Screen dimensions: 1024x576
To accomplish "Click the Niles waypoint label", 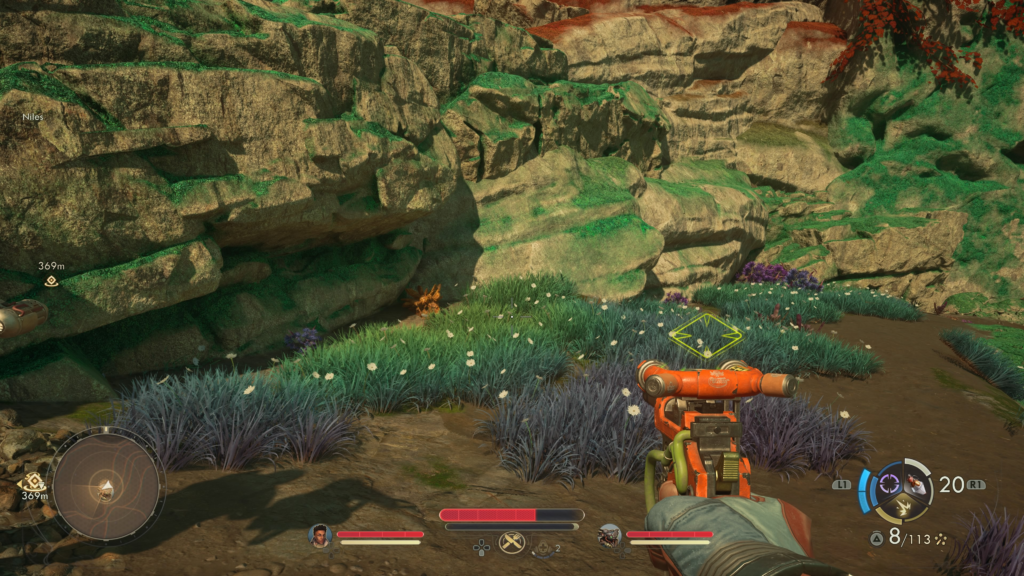I will coord(33,117).
